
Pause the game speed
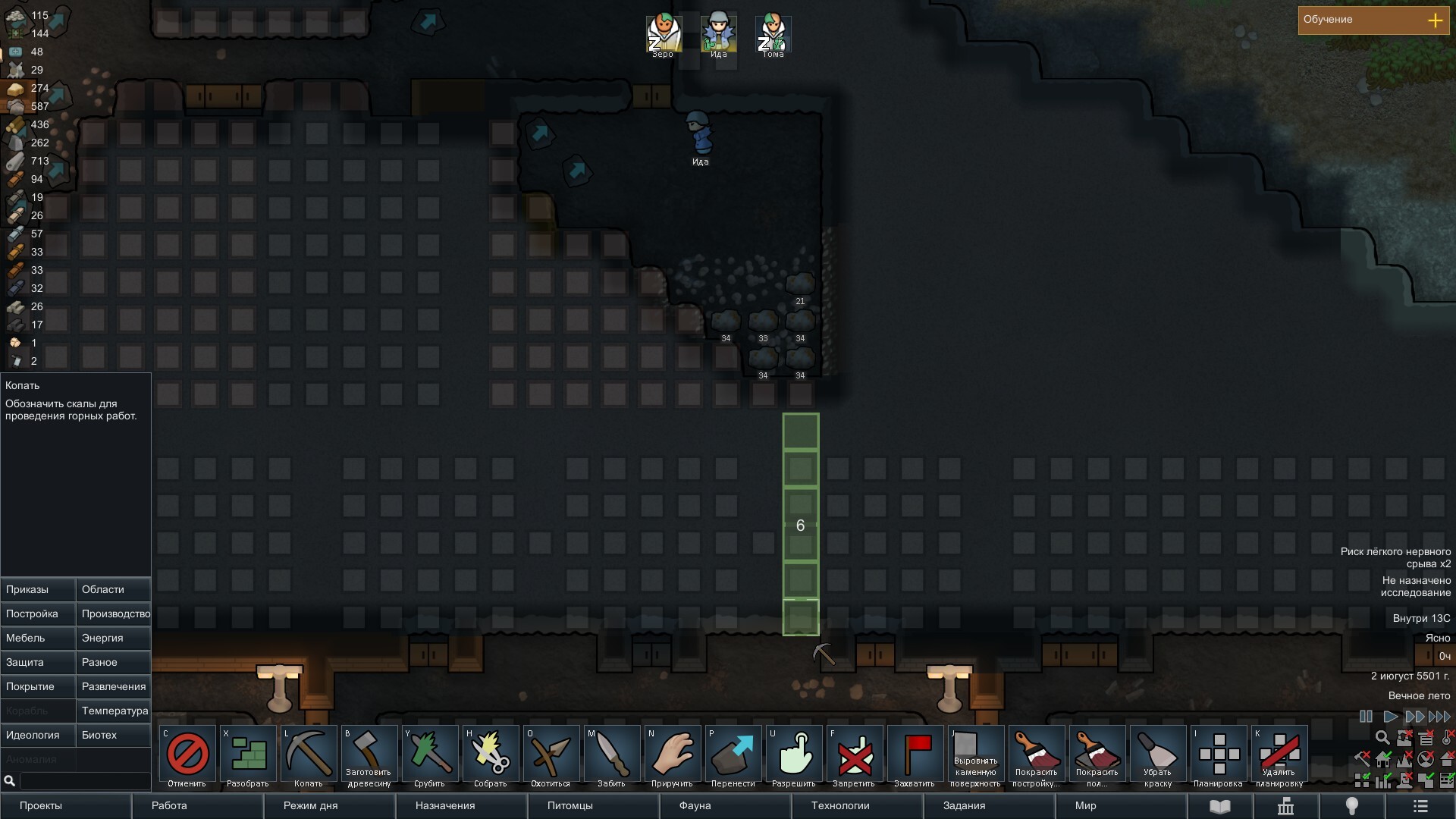[1366, 717]
